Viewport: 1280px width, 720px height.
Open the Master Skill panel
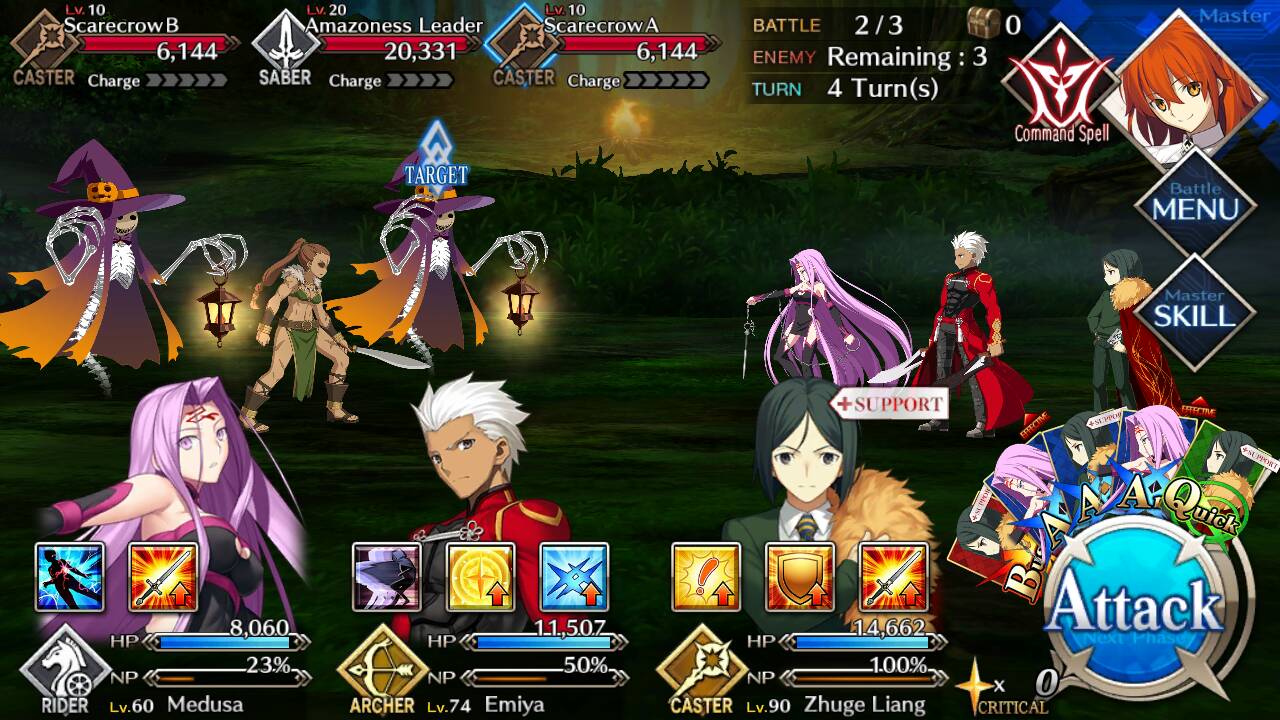[x=1195, y=310]
